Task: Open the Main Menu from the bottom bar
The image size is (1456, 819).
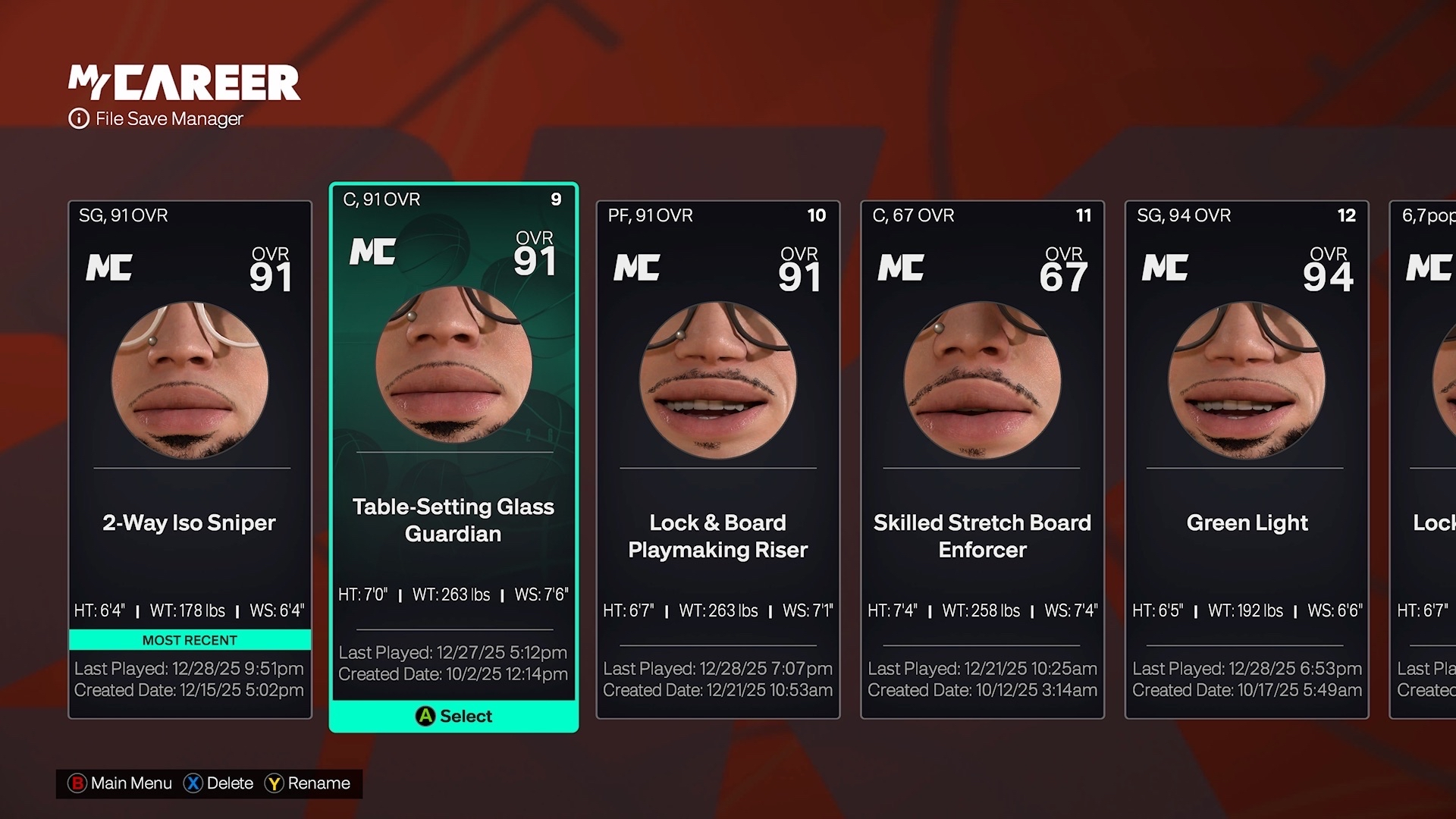Action: [130, 783]
